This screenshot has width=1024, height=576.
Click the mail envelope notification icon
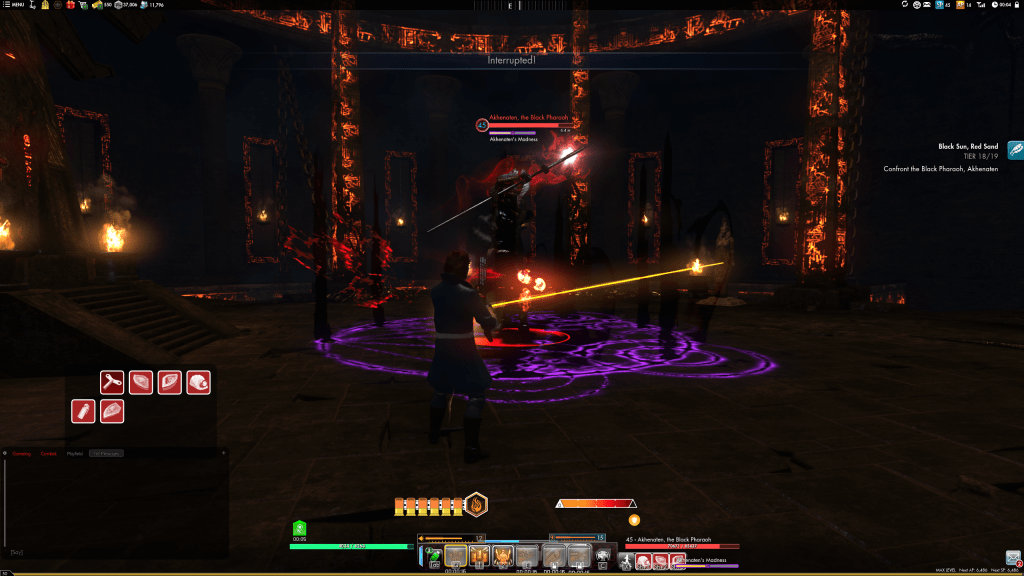1013,558
